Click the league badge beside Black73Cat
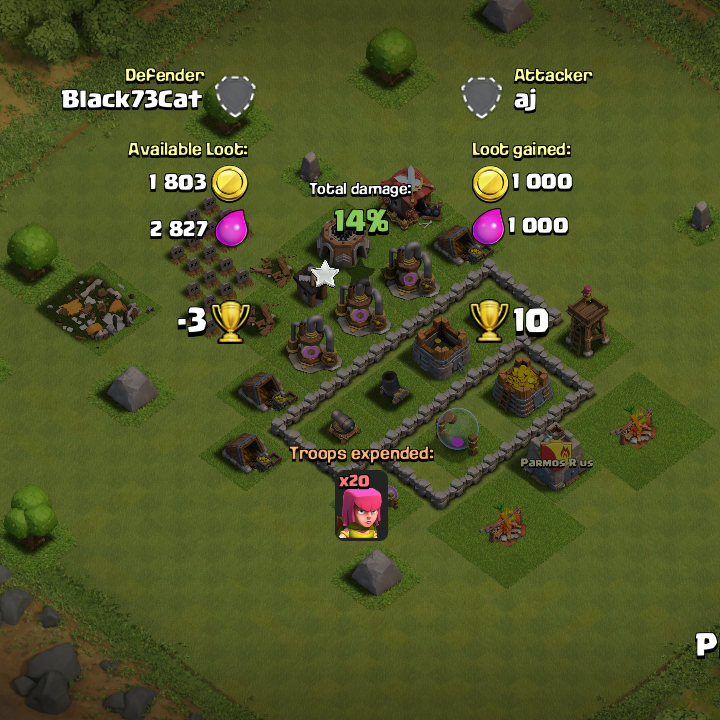The height and width of the screenshot is (720, 720). coord(236,96)
